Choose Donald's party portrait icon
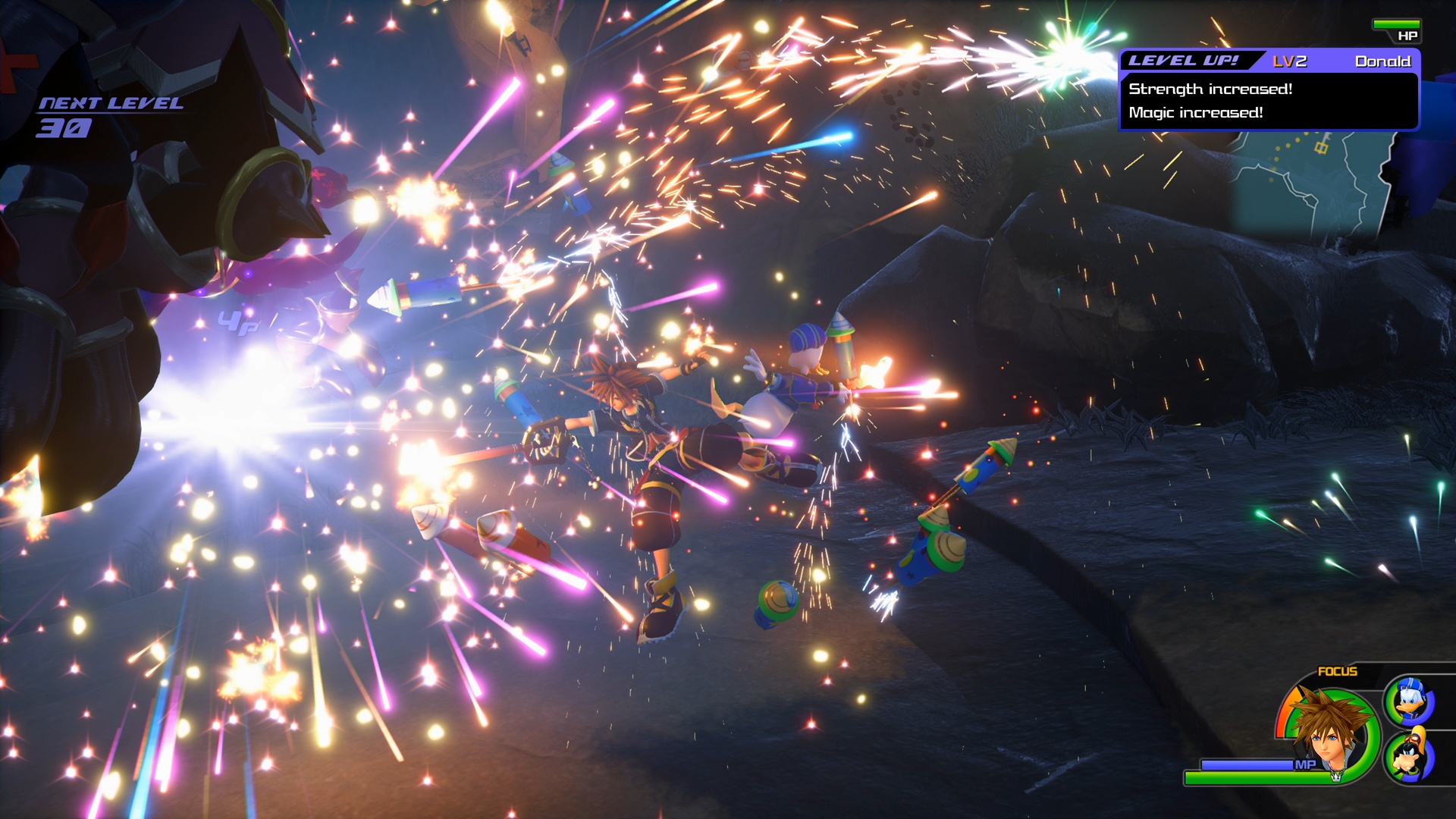This screenshot has height=819, width=1456. click(1410, 701)
